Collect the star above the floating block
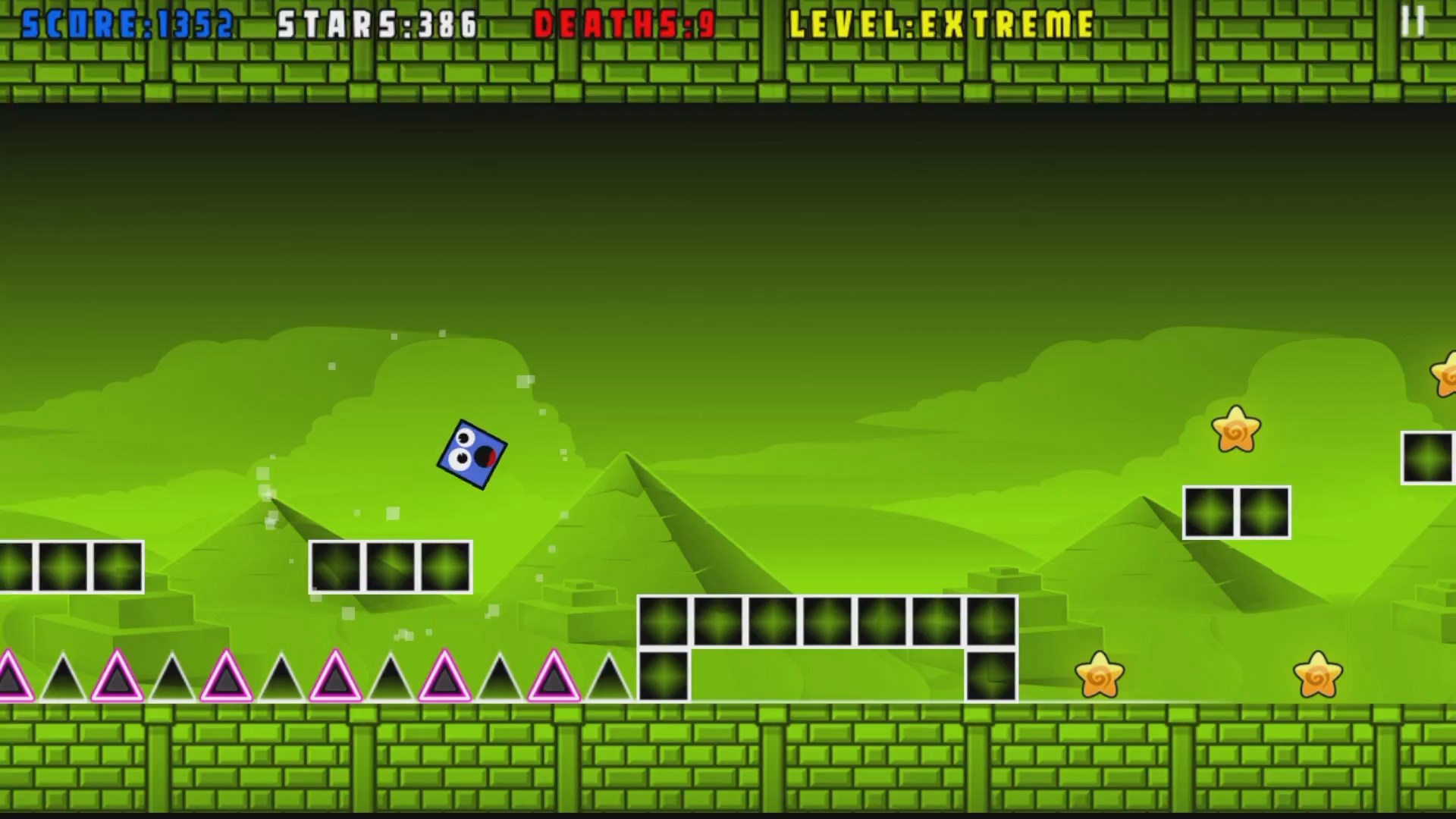Viewport: 1456px width, 819px height. tap(1236, 428)
